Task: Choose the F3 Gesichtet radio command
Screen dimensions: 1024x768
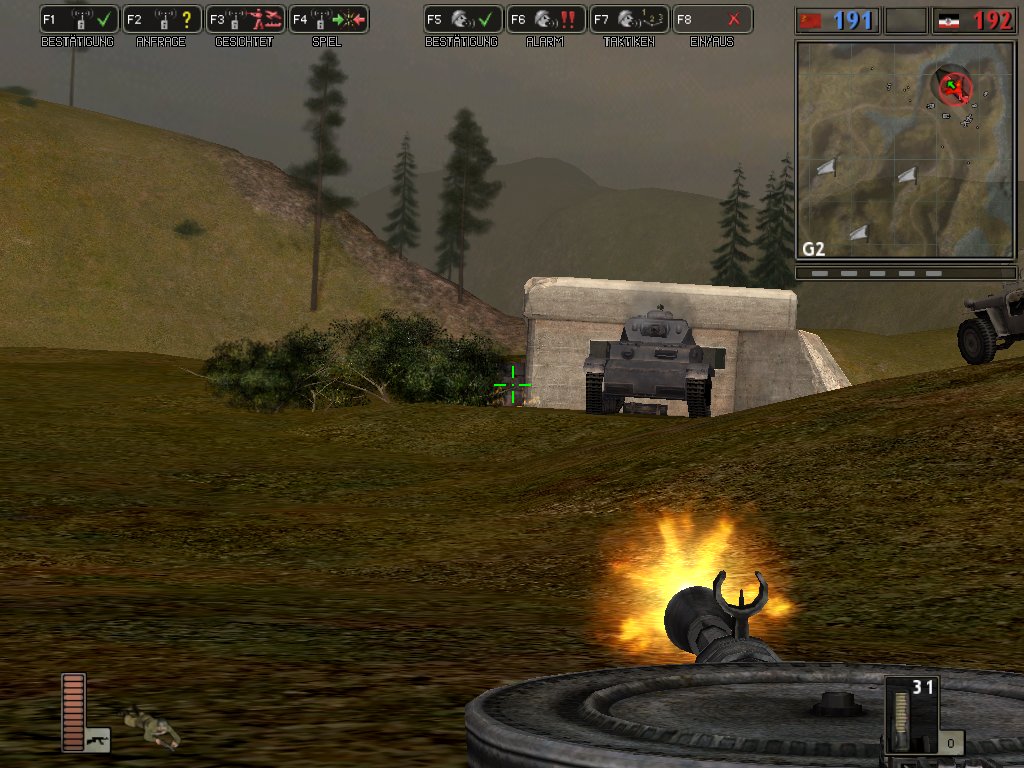Action: pyautogui.click(x=245, y=19)
